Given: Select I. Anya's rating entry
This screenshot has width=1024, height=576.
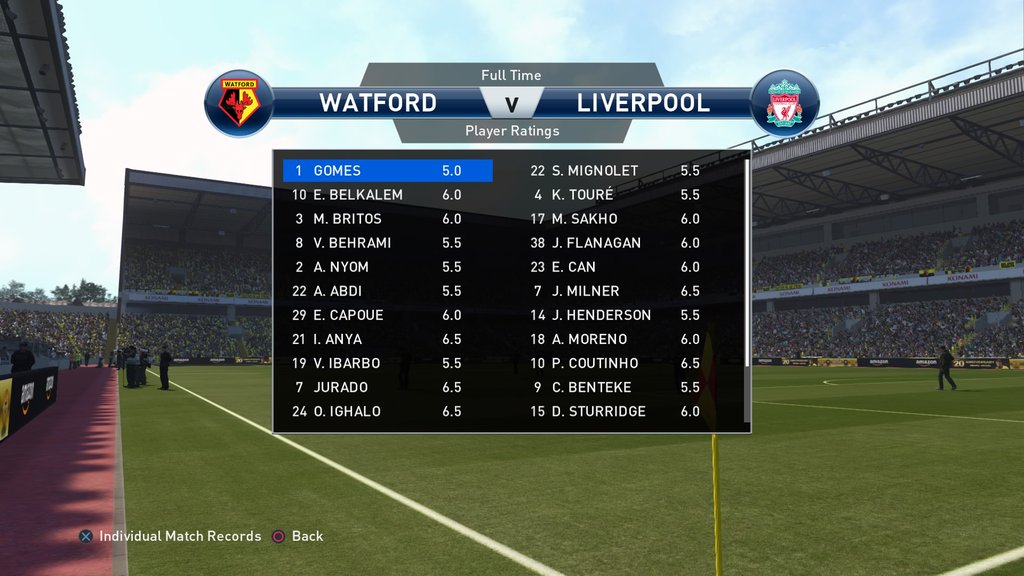Looking at the screenshot, I should click(387, 339).
